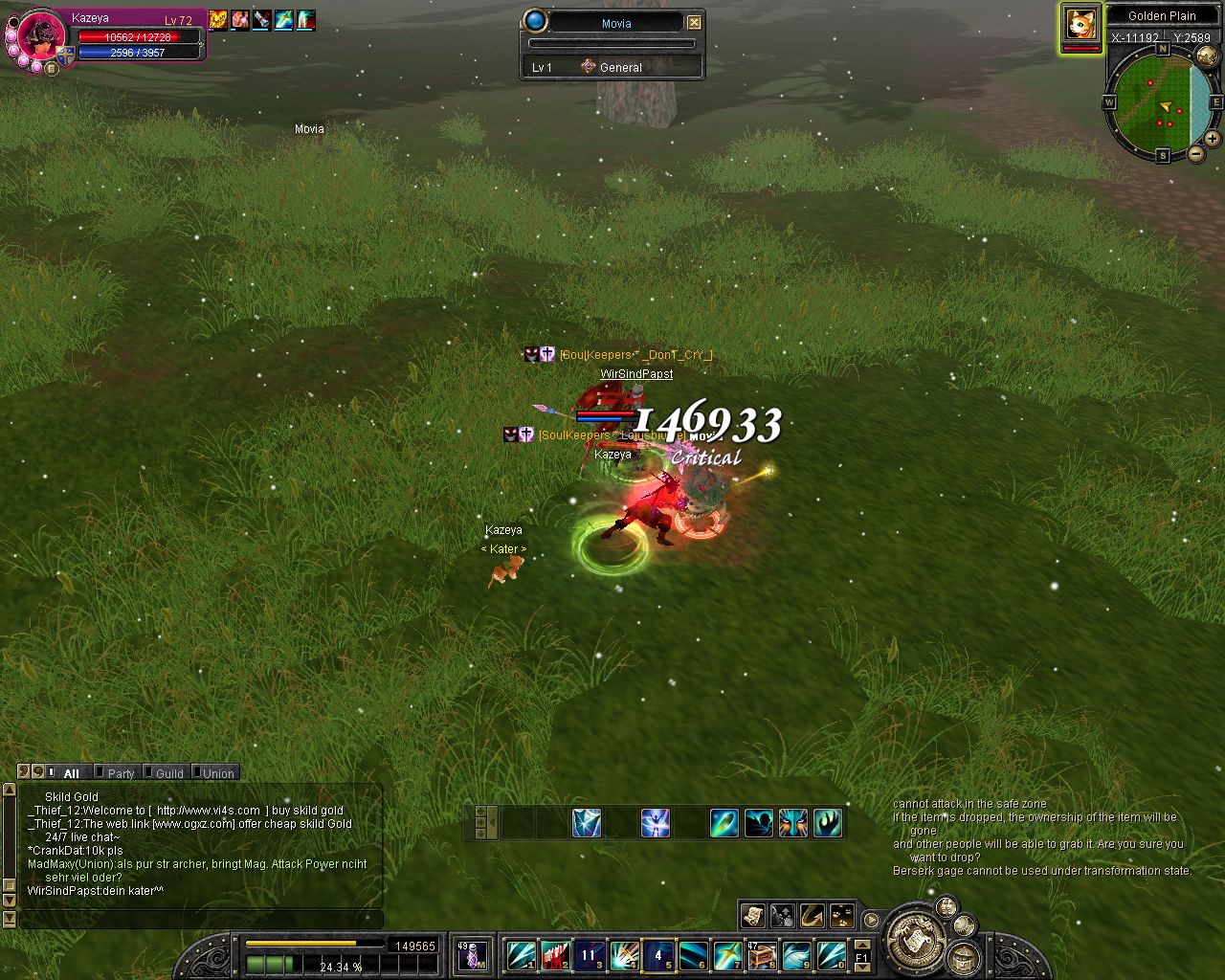Switch to the Union chat tab
Screen dimensions: 1225x980
(x=217, y=773)
